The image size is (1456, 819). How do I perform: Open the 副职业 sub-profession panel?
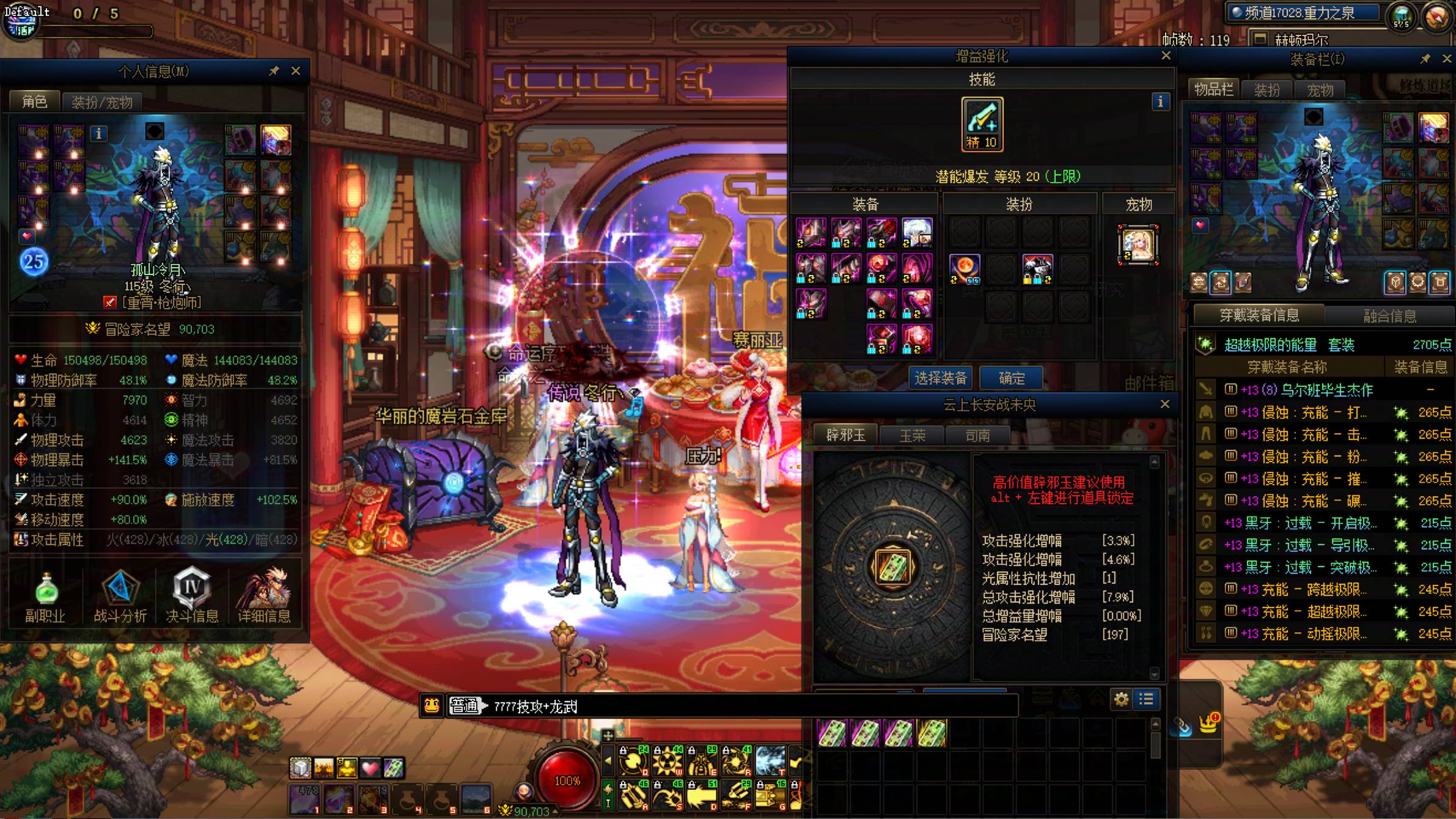(46, 596)
